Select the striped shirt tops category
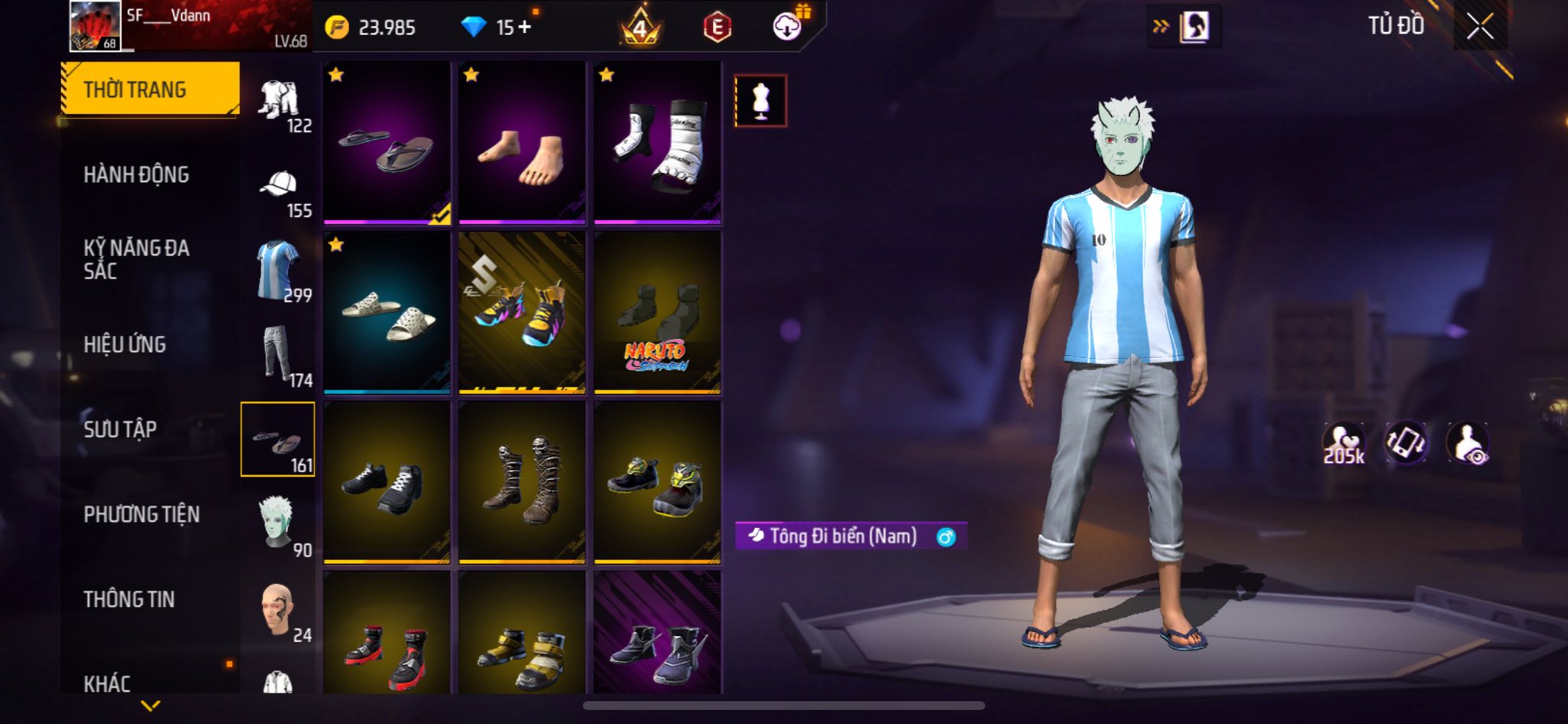The width and height of the screenshot is (1568, 724). pos(279,270)
